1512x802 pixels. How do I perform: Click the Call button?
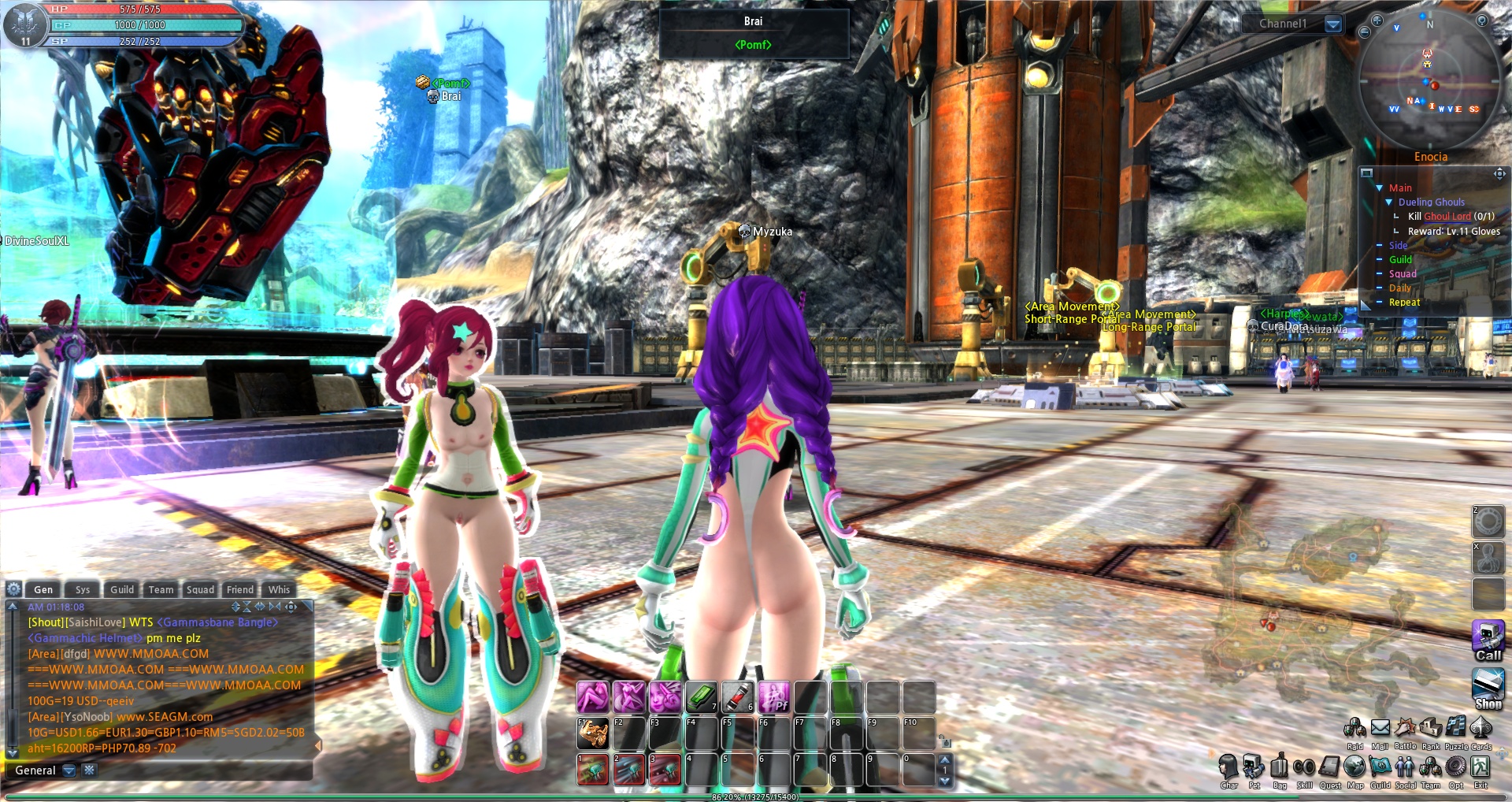[x=1488, y=640]
